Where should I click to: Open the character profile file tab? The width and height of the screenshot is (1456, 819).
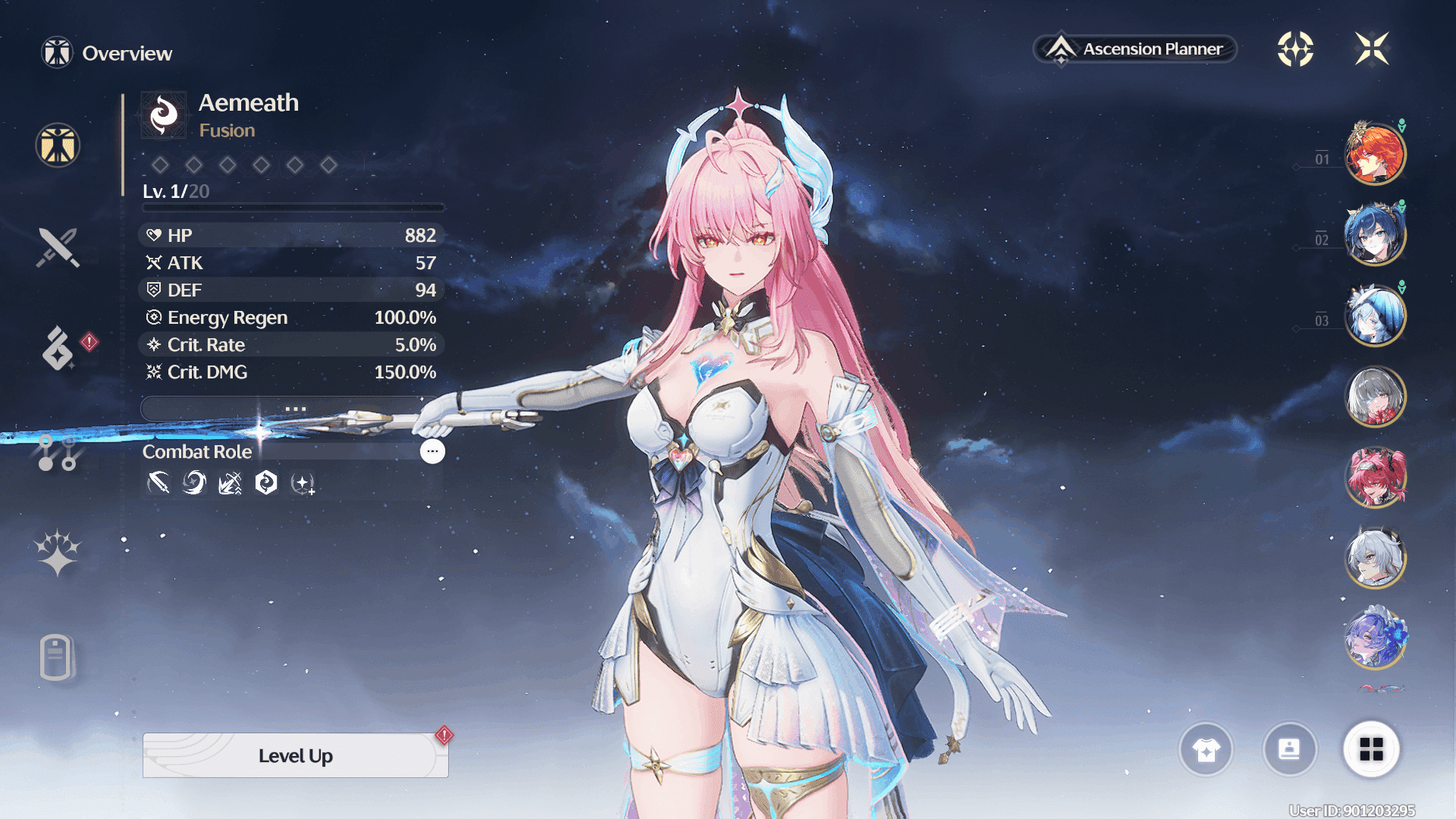tap(56, 657)
